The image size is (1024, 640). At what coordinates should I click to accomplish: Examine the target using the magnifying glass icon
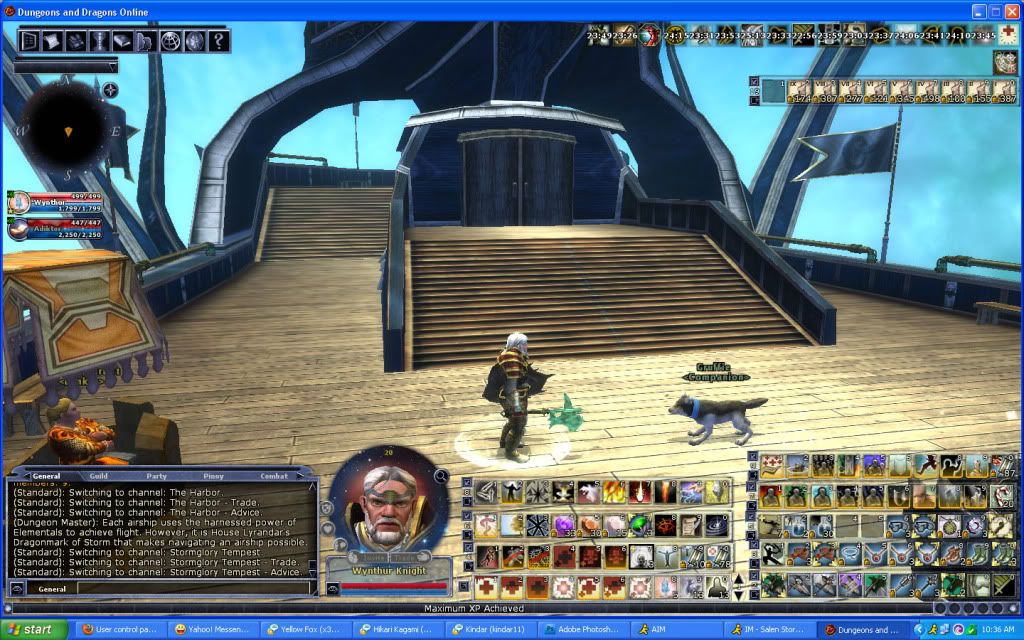(441, 476)
